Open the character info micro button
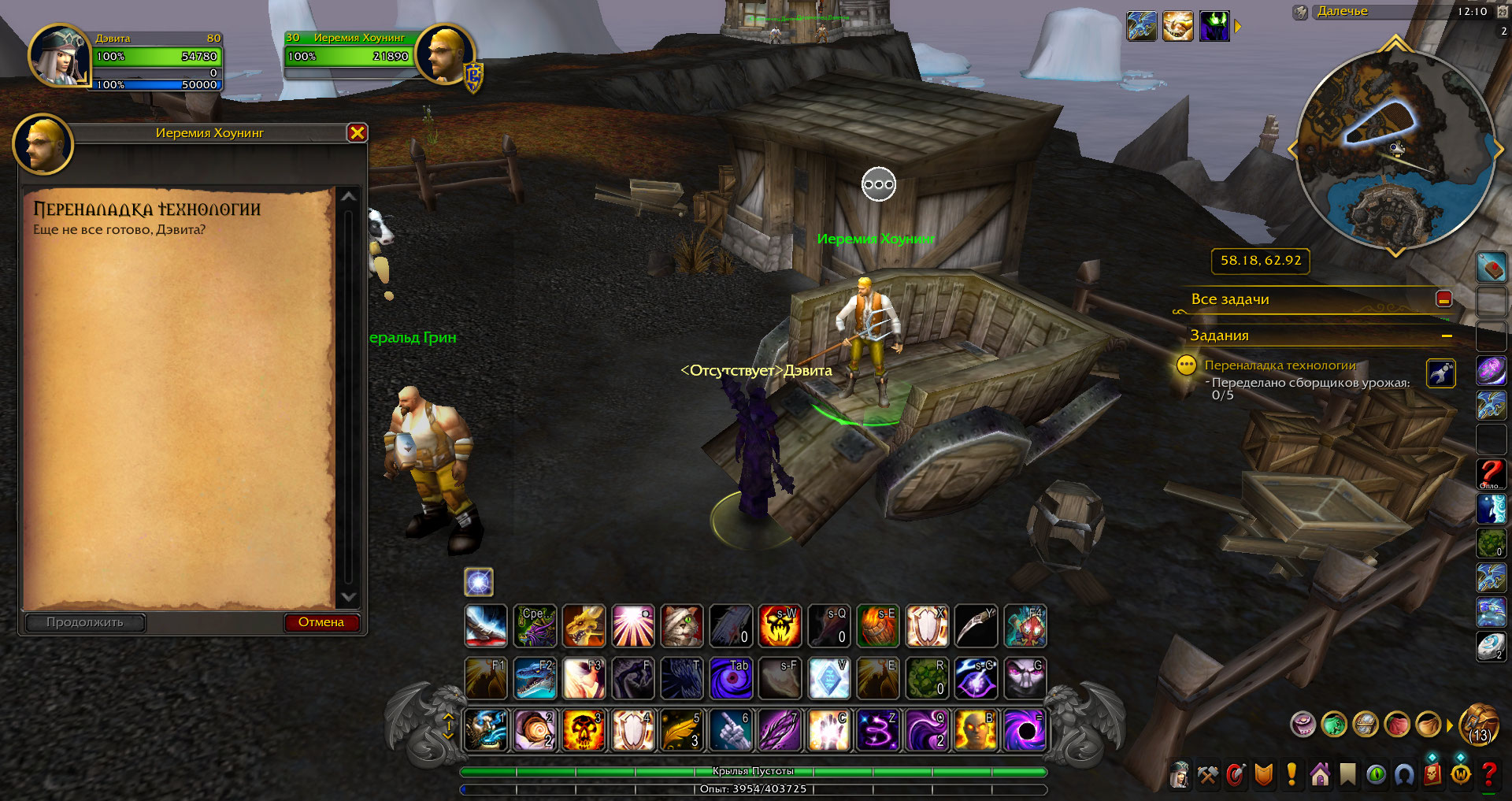Image resolution: width=1512 pixels, height=801 pixels. (x=1180, y=775)
